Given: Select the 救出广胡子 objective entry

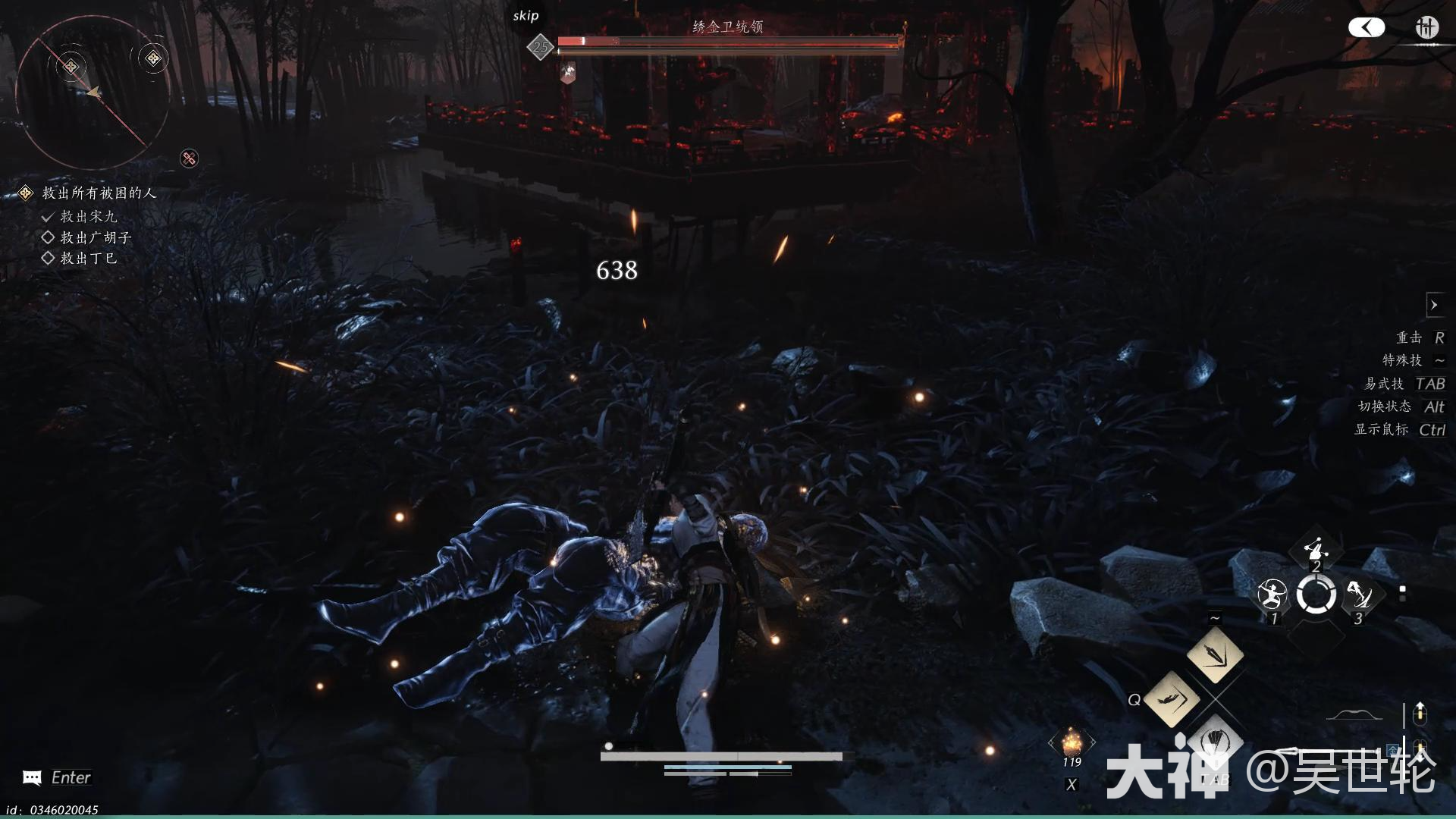Looking at the screenshot, I should tap(96, 237).
